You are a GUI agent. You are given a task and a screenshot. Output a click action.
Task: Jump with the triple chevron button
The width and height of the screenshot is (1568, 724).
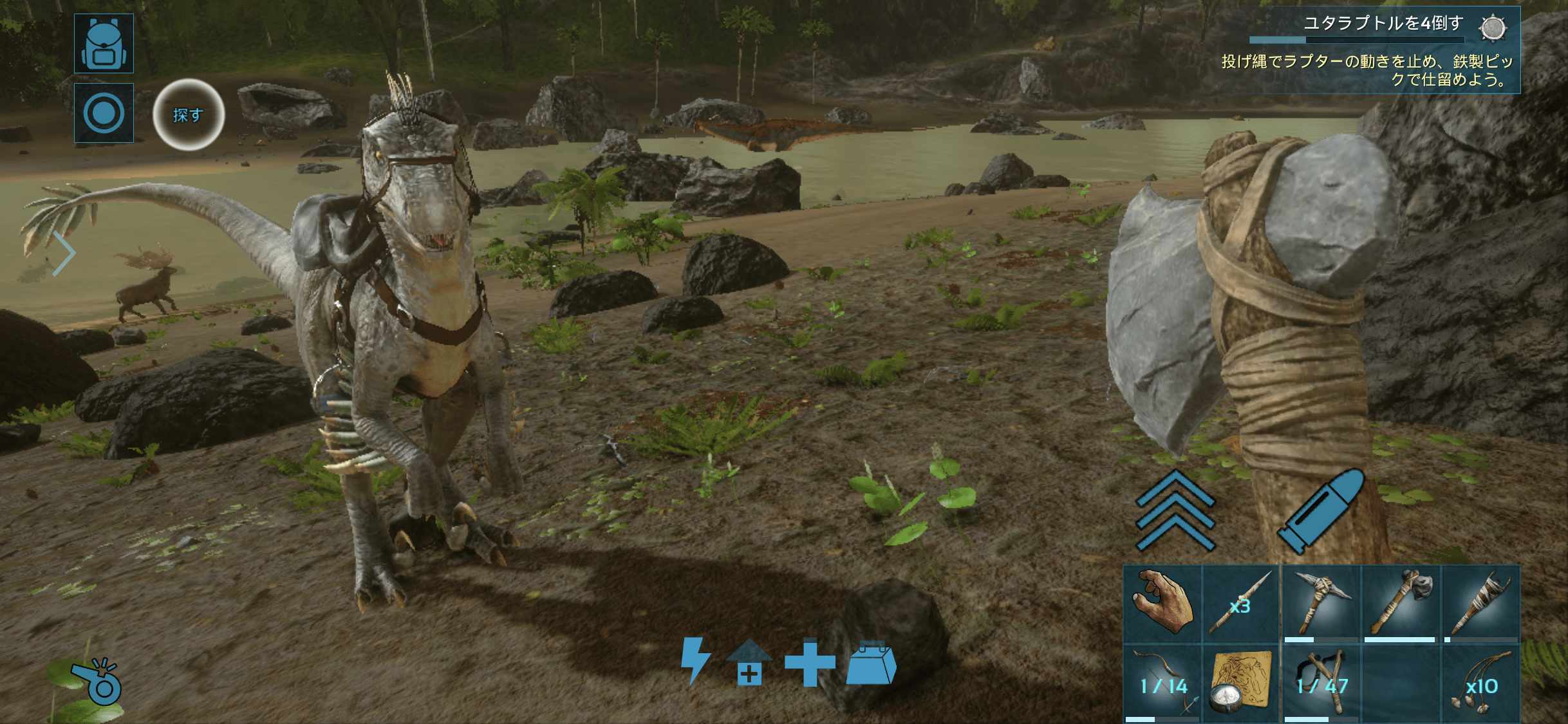[x=1175, y=510]
